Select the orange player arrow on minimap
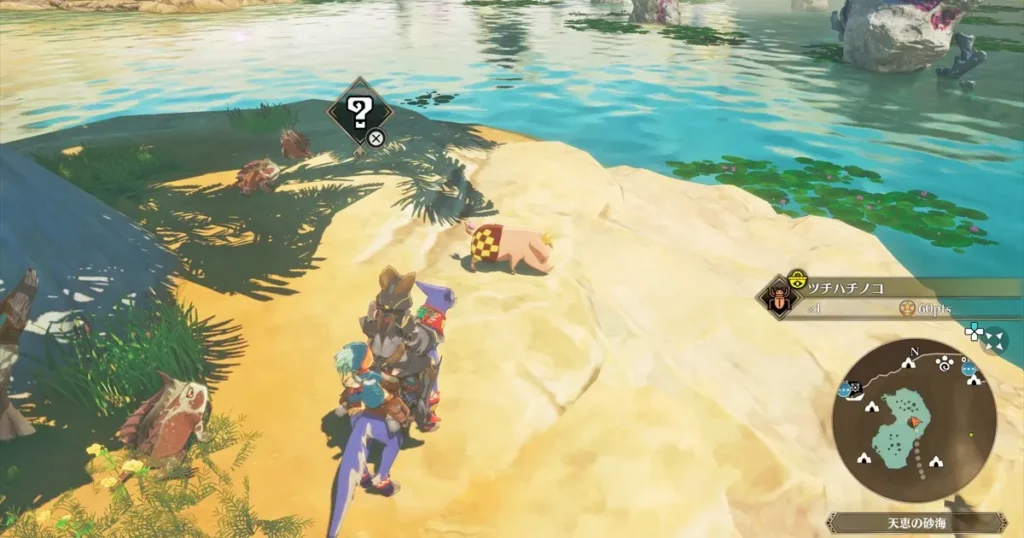1024x538 pixels. 915,423
